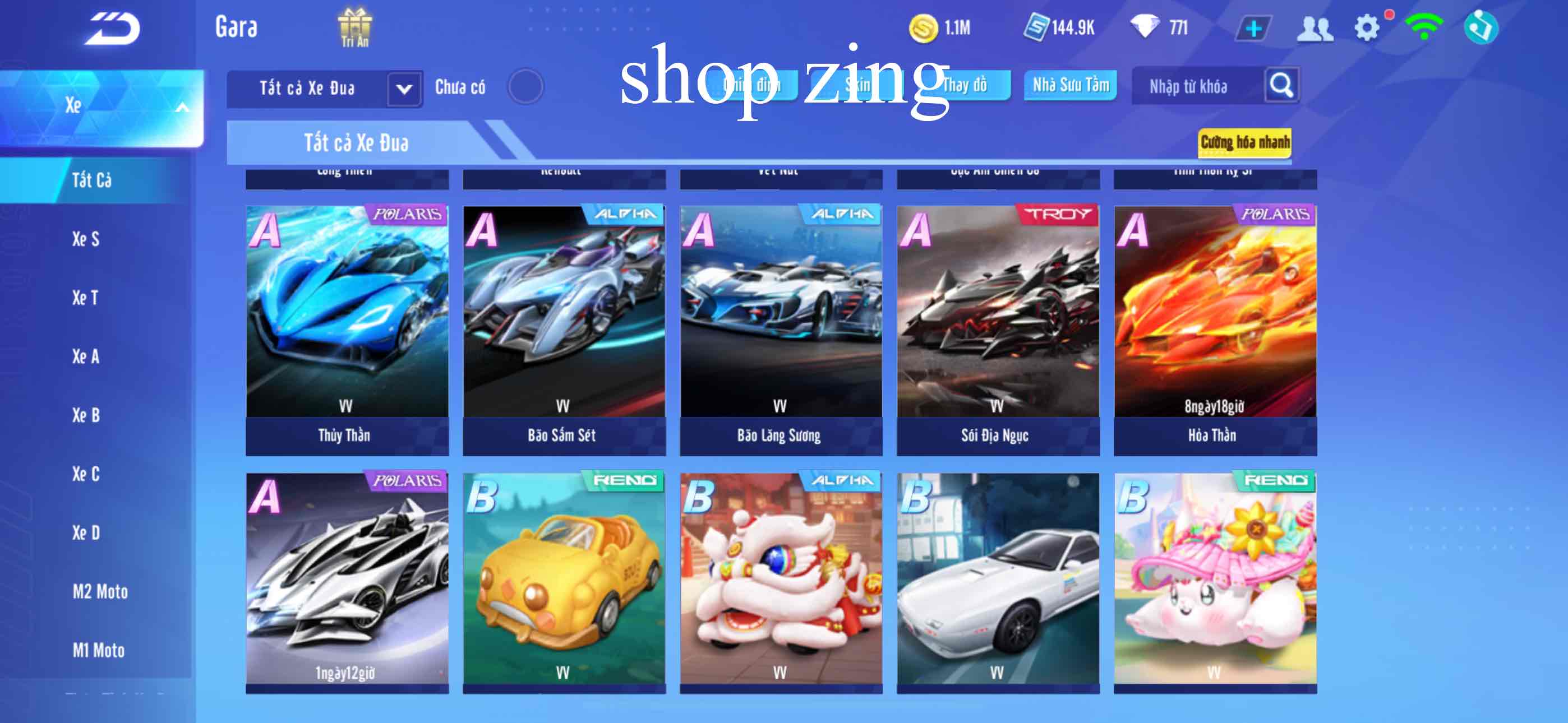Viewport: 1568px width, 723px height.
Task: Filter by M2 Moto vehicles
Action: pyautogui.click(x=100, y=591)
